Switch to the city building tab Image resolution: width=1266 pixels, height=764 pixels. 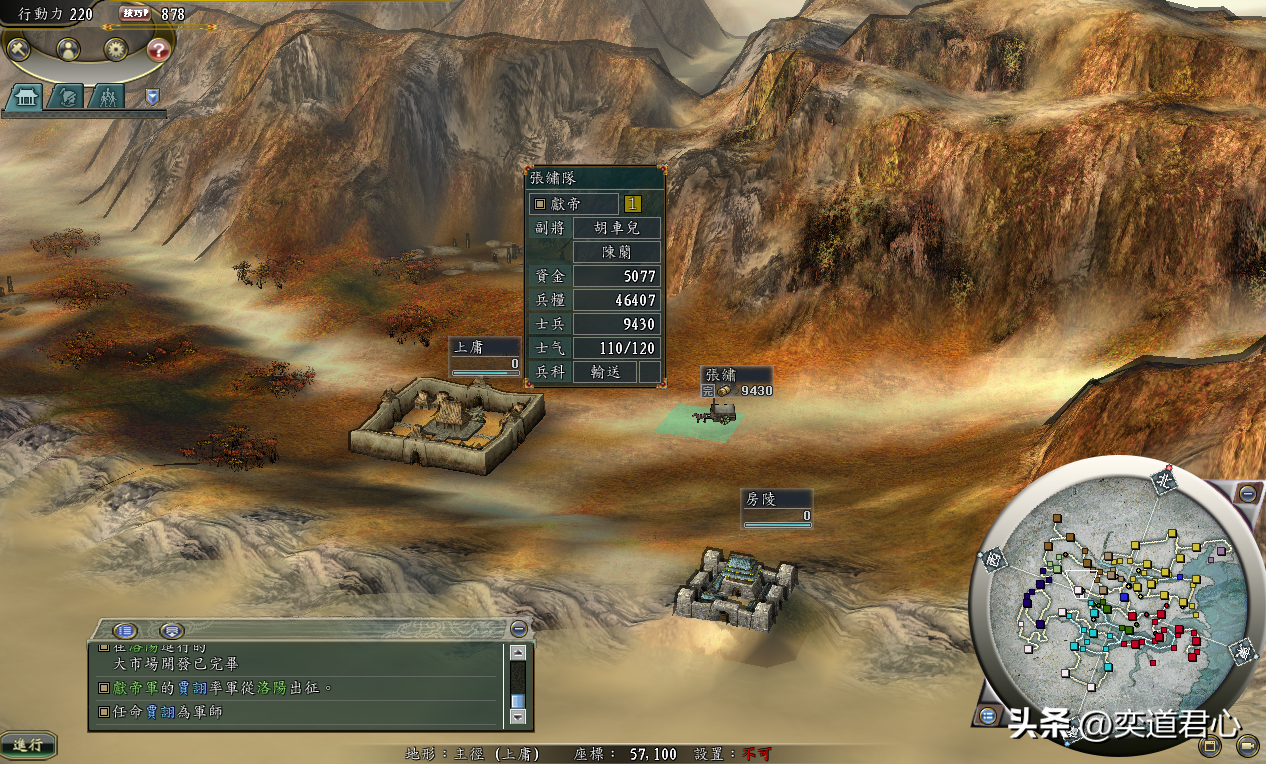pos(23,97)
